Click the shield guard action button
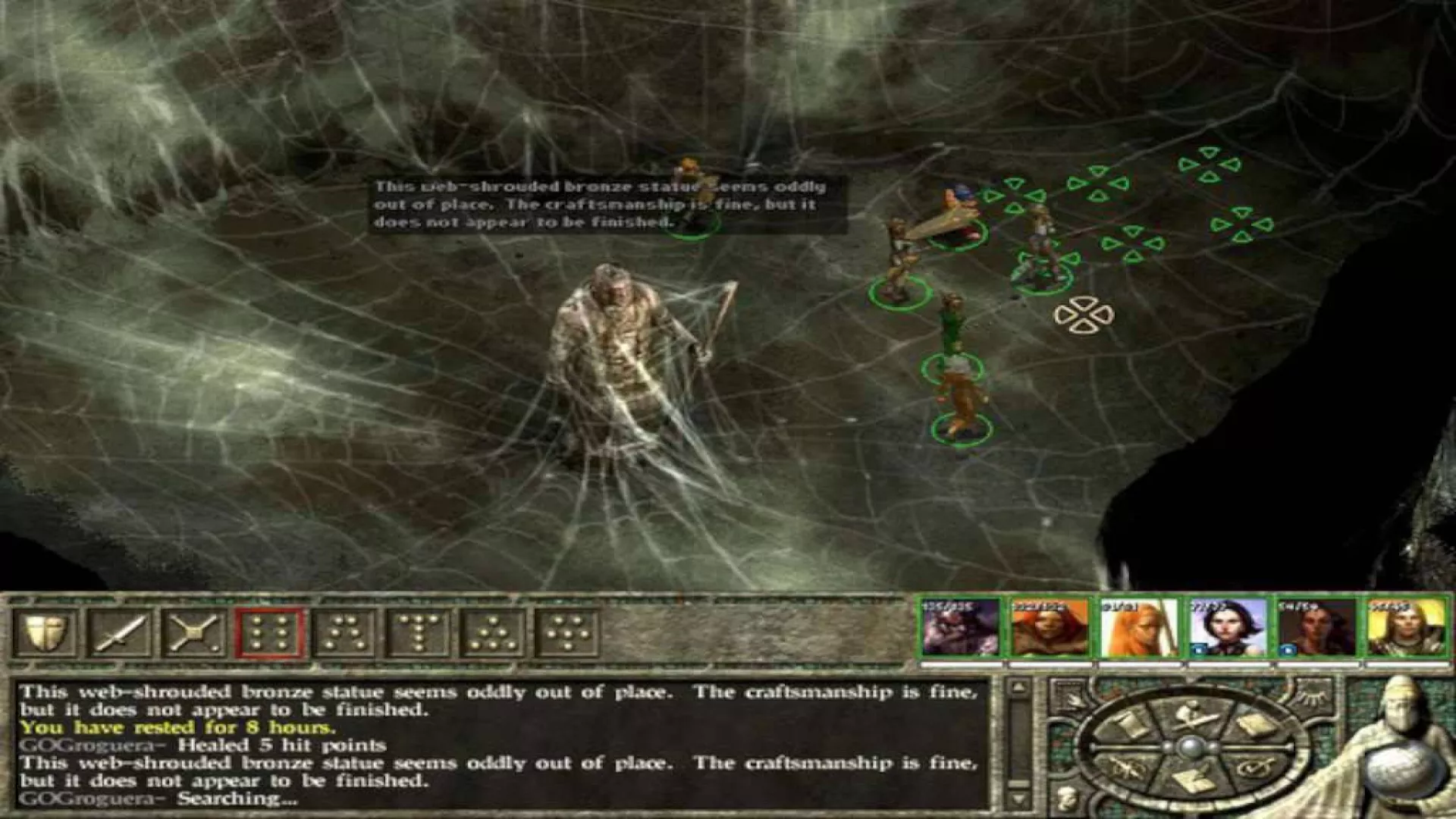1456x819 pixels. tap(44, 632)
